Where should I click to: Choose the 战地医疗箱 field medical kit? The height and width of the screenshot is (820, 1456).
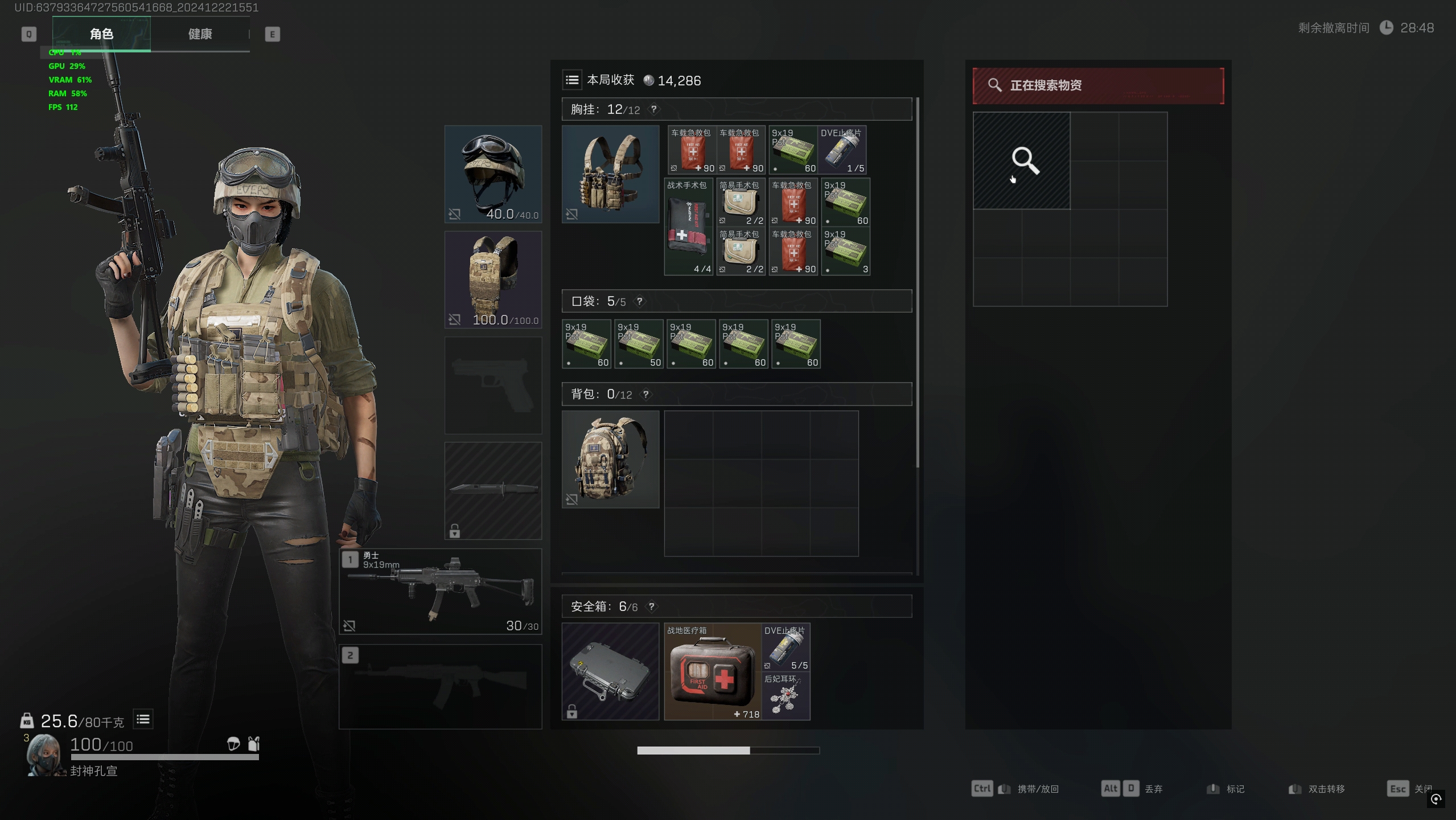713,672
